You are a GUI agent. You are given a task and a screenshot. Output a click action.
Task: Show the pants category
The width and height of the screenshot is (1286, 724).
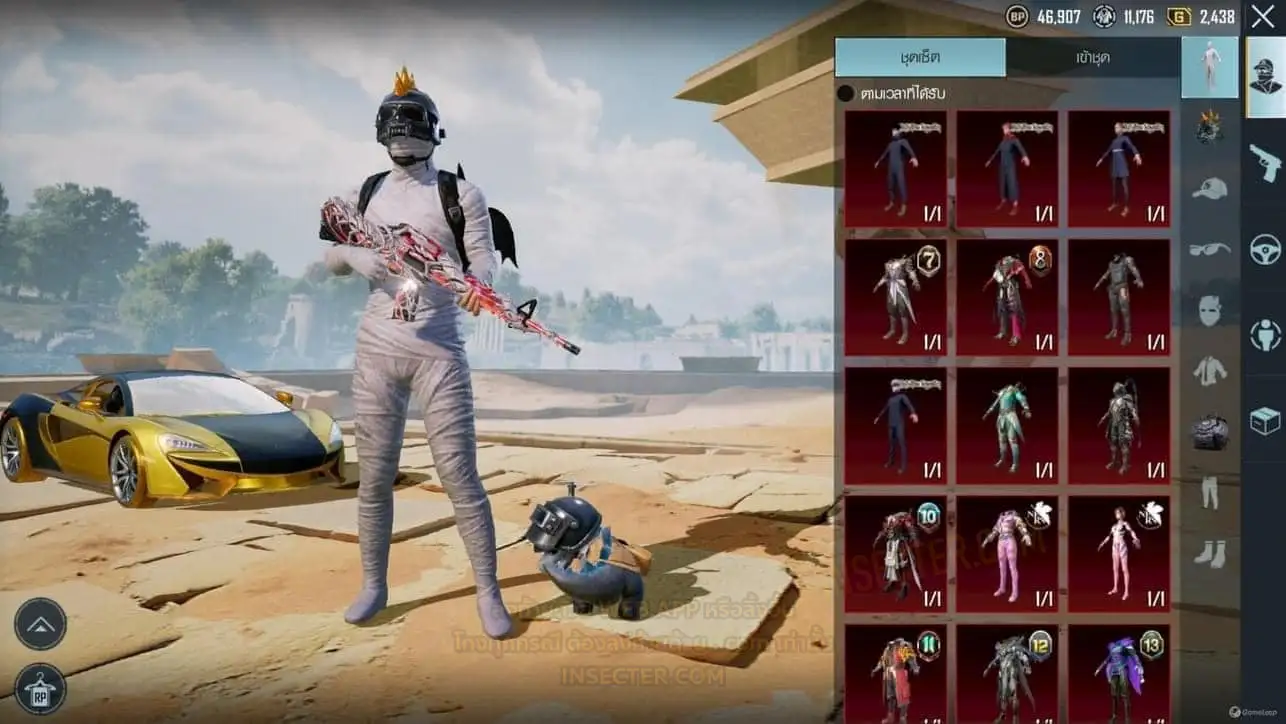click(x=1210, y=492)
